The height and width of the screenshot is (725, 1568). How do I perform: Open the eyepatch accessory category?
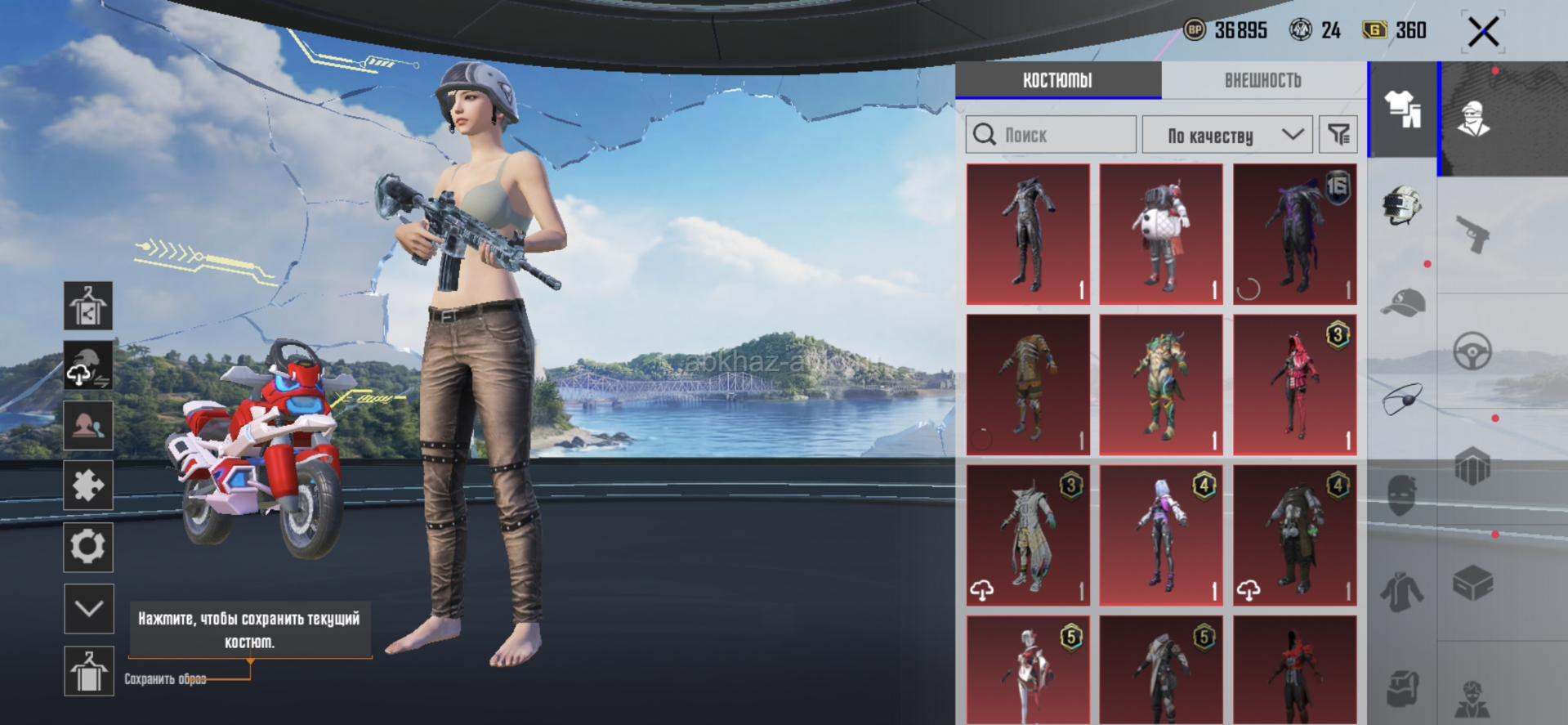[1402, 399]
